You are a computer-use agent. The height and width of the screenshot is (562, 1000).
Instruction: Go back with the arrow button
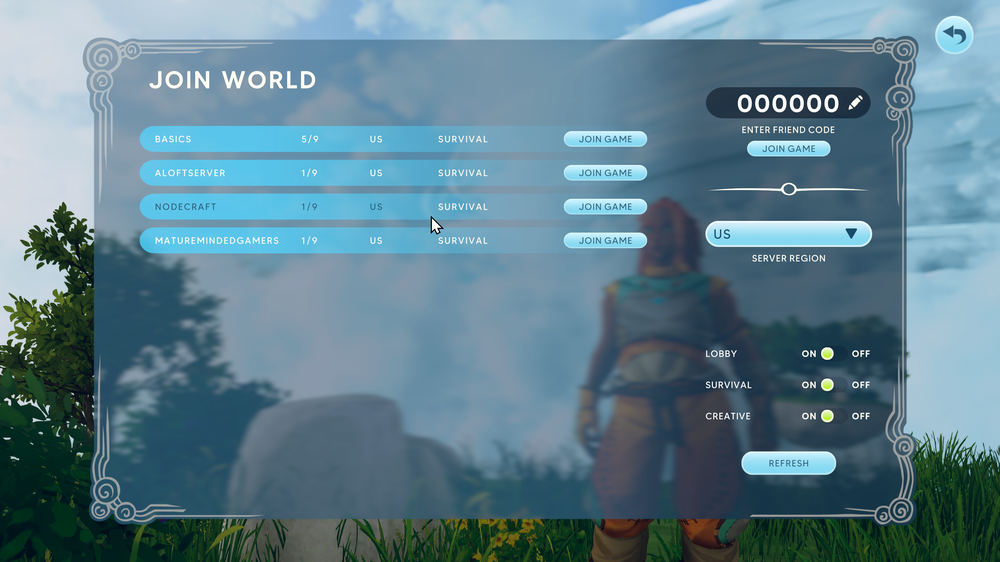pos(954,36)
